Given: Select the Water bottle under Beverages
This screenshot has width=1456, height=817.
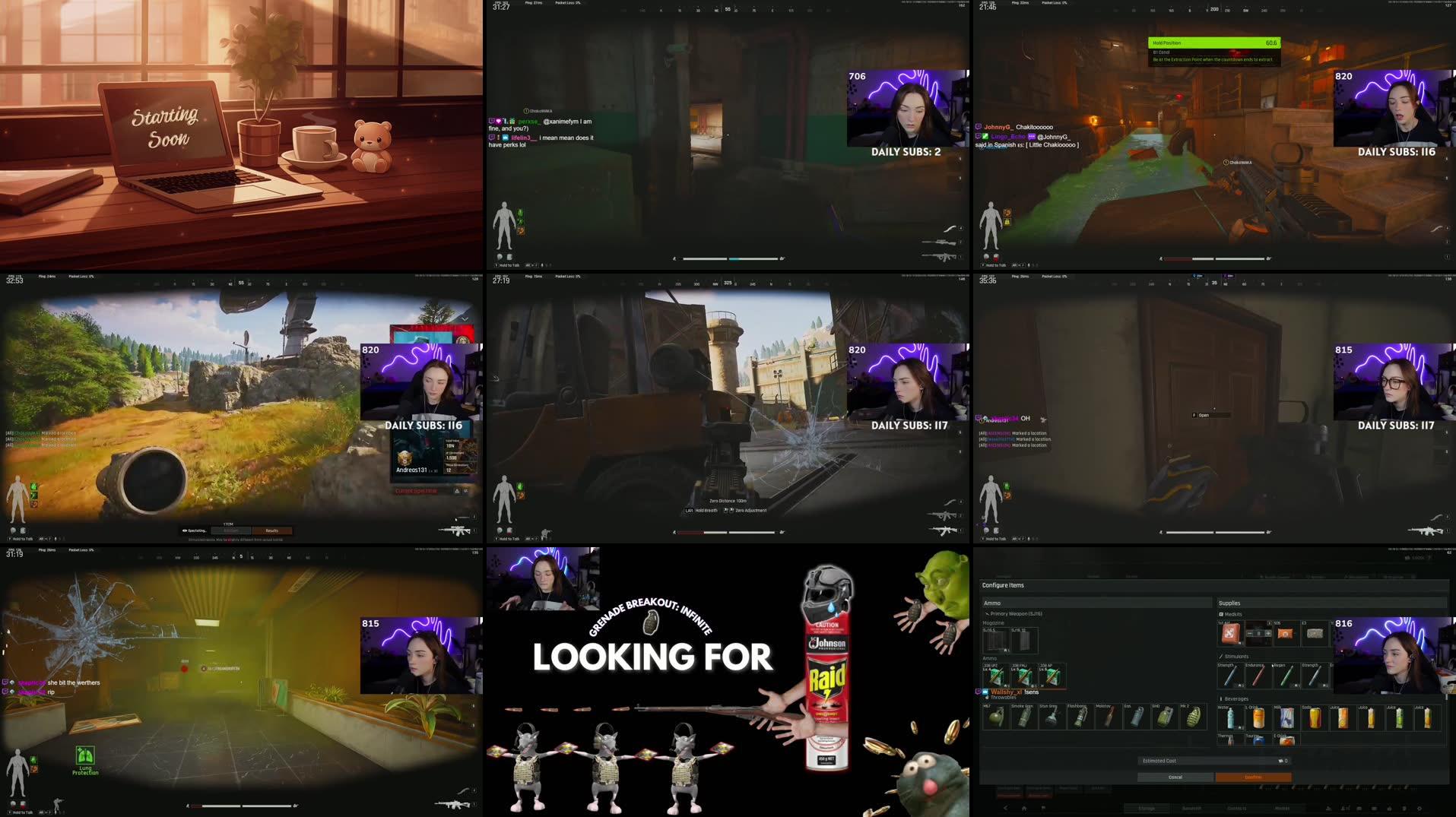Looking at the screenshot, I should (x=1229, y=717).
